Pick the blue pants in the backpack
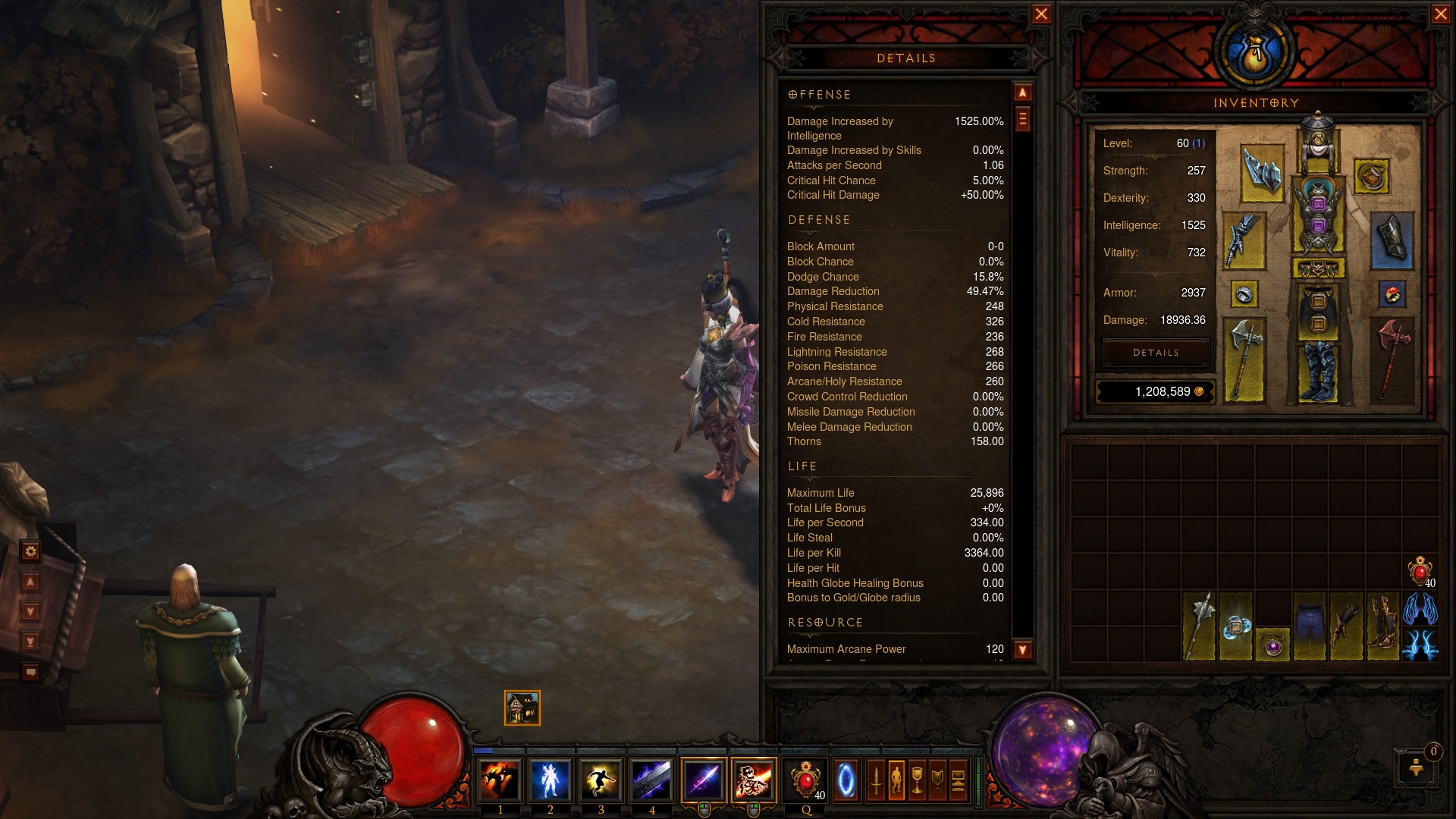1456x819 pixels. click(1310, 626)
